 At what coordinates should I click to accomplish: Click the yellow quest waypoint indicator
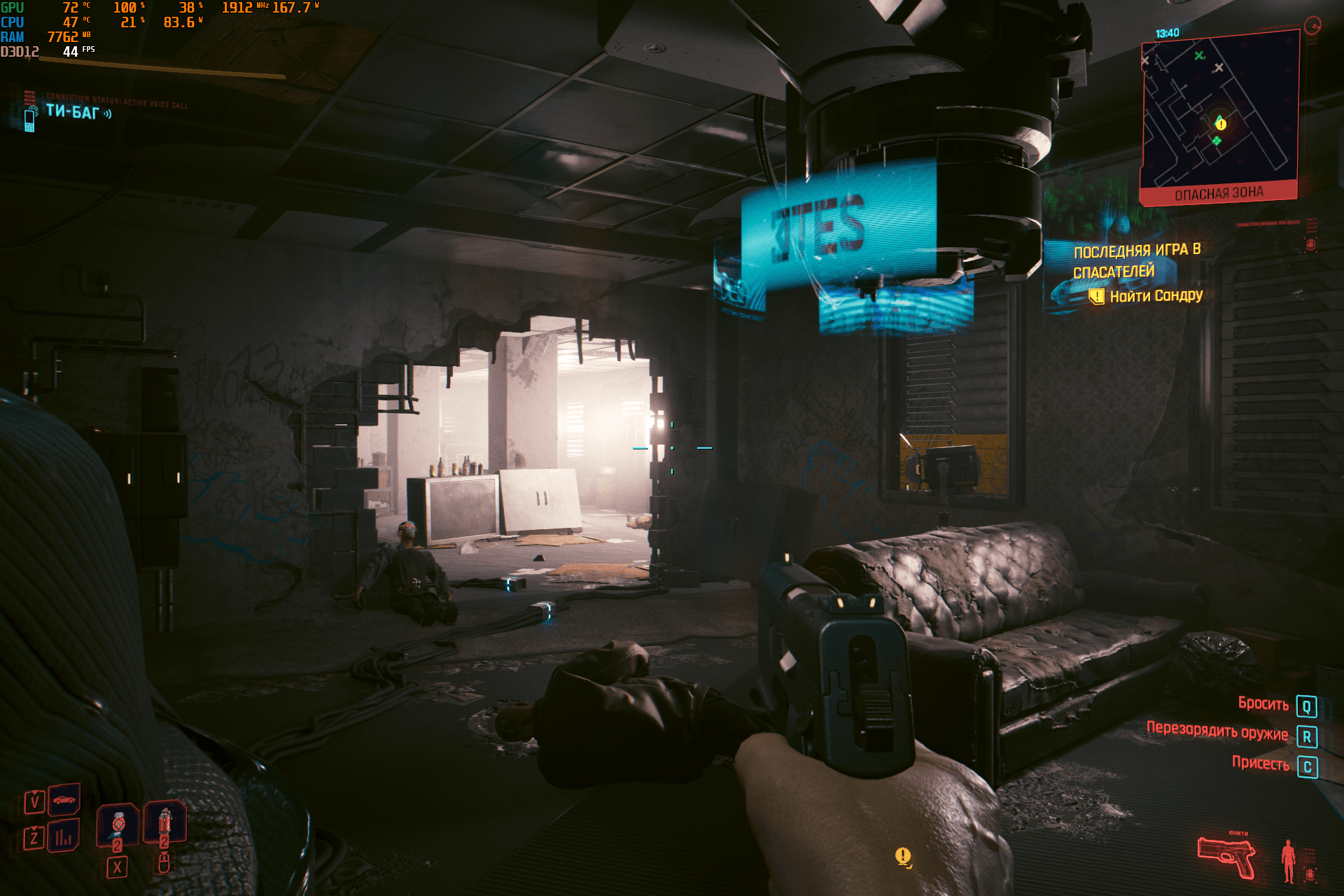coord(903,856)
